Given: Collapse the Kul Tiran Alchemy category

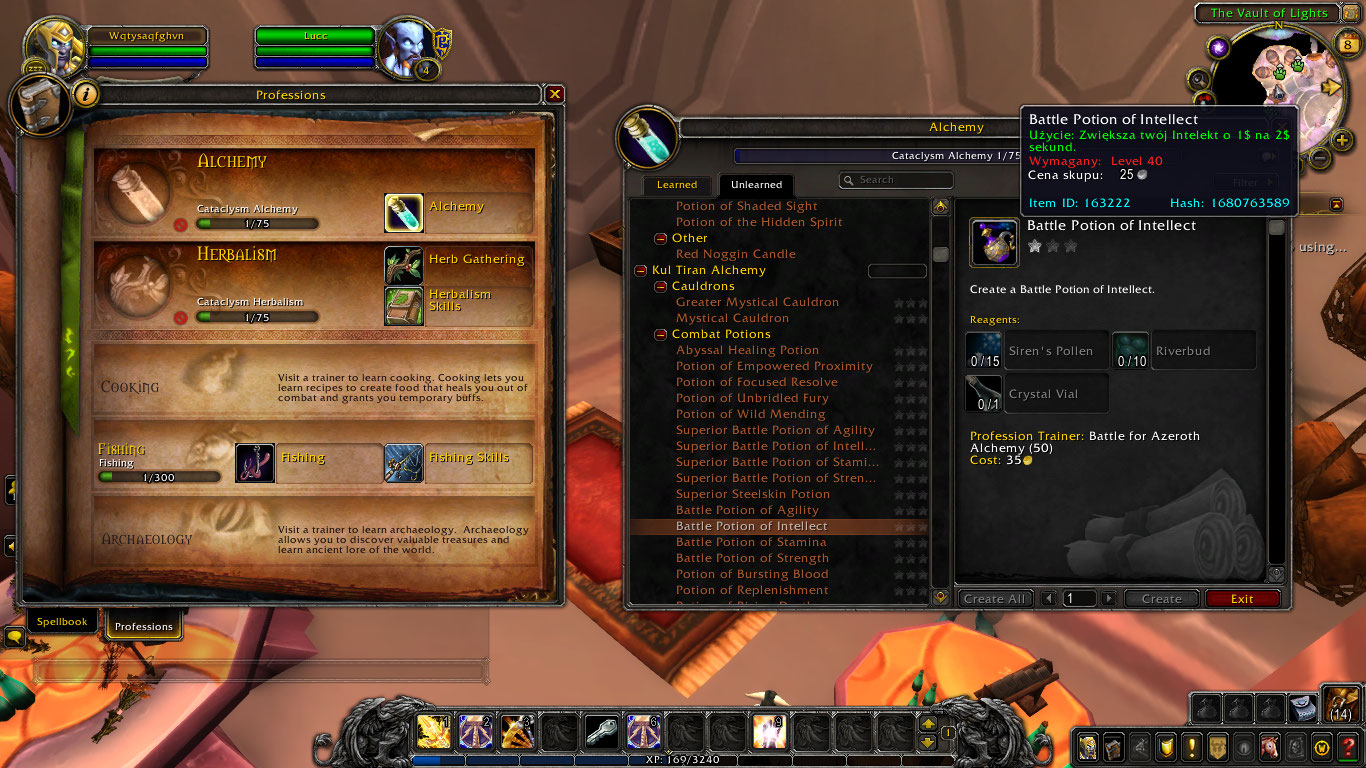Looking at the screenshot, I should (639, 270).
